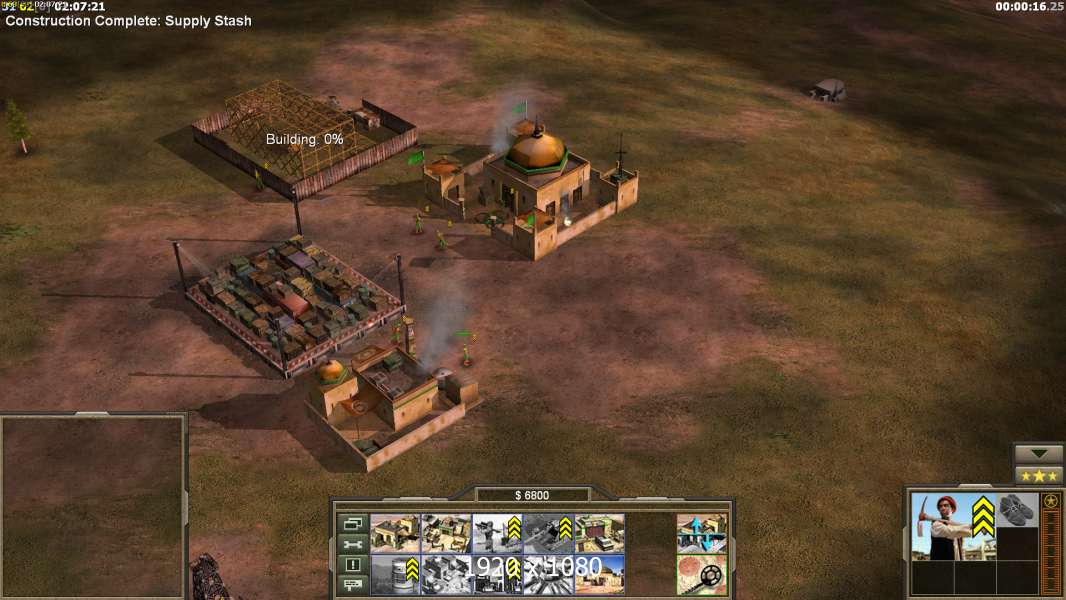
Task: Build a Barracks from the command bar
Action: (395, 534)
